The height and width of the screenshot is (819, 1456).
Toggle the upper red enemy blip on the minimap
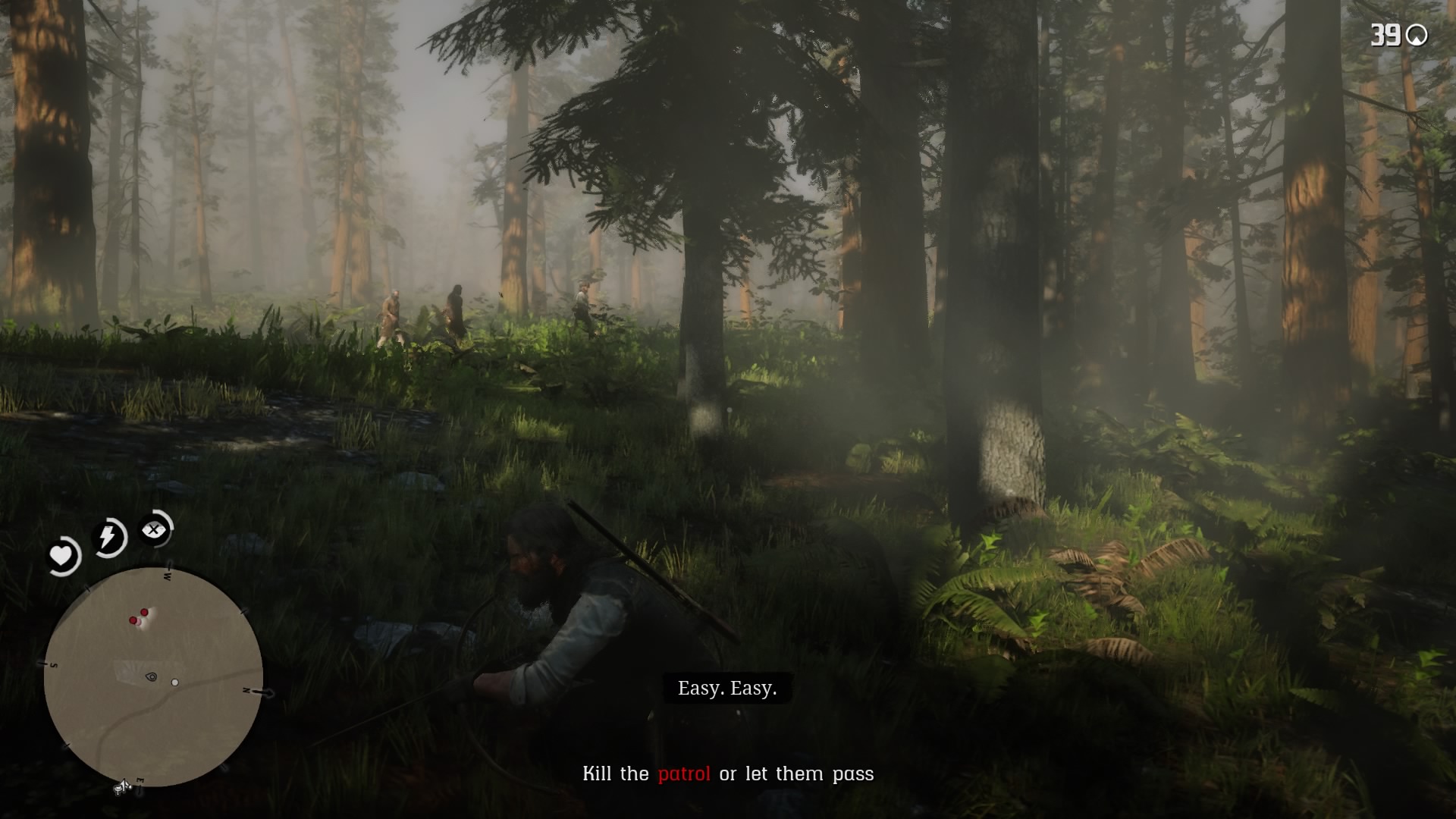pos(144,612)
